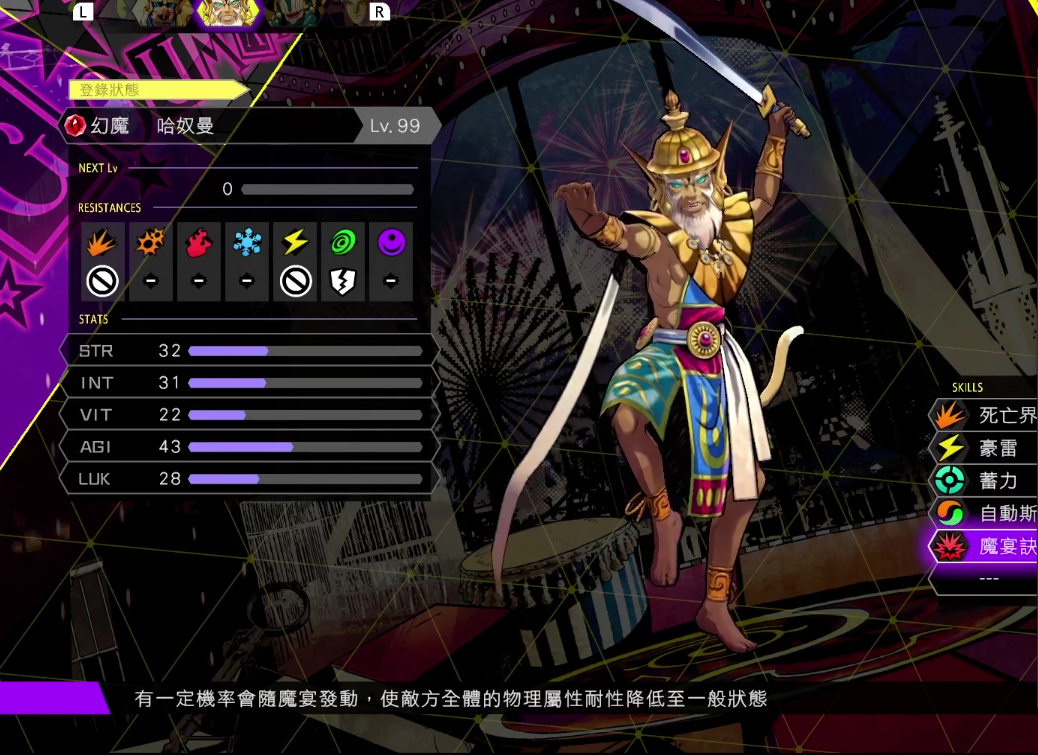The image size is (1038, 755).
Task: Select the 死亡界 skill entry
Action: (985, 415)
